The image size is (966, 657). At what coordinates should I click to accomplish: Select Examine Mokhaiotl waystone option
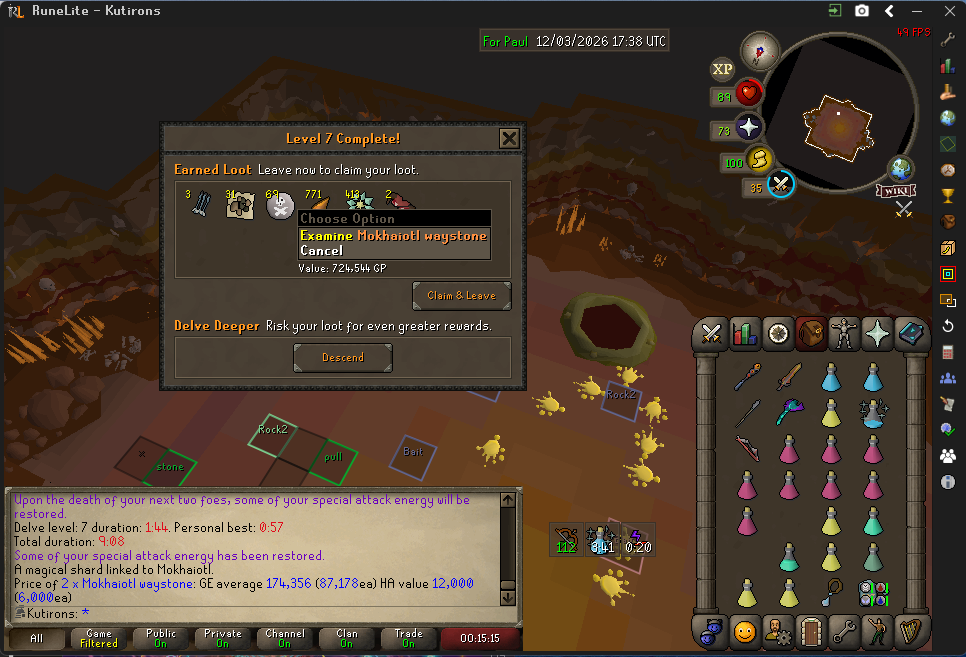tap(393, 236)
